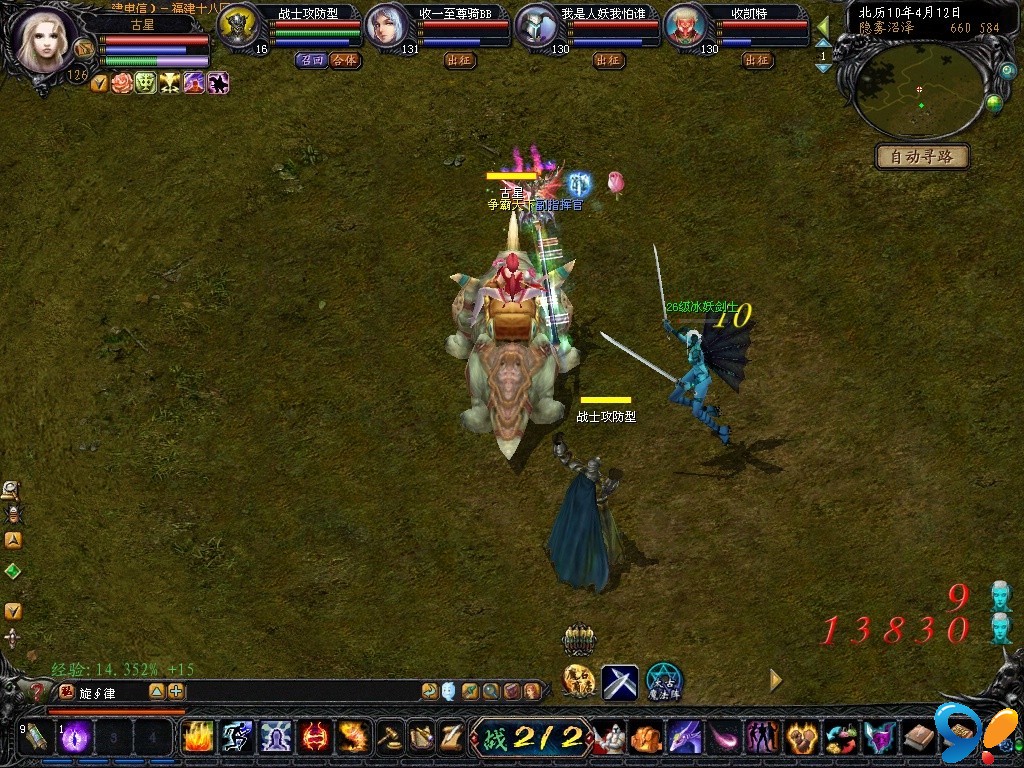Viewport: 1024px width, 768px height.
Task: Click the player's blonde character portrait
Action: pos(42,38)
